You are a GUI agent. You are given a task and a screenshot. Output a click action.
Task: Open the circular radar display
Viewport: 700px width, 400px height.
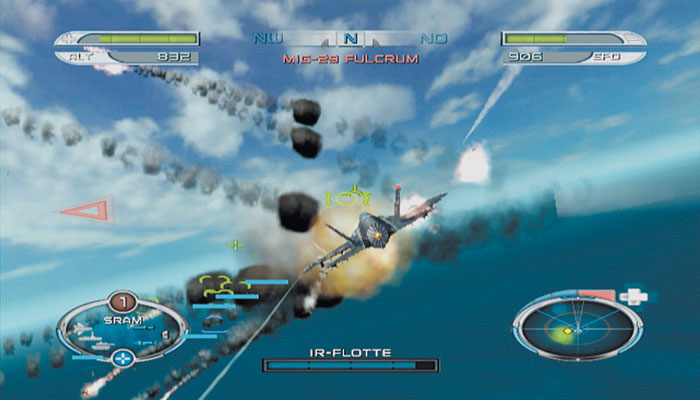575,330
